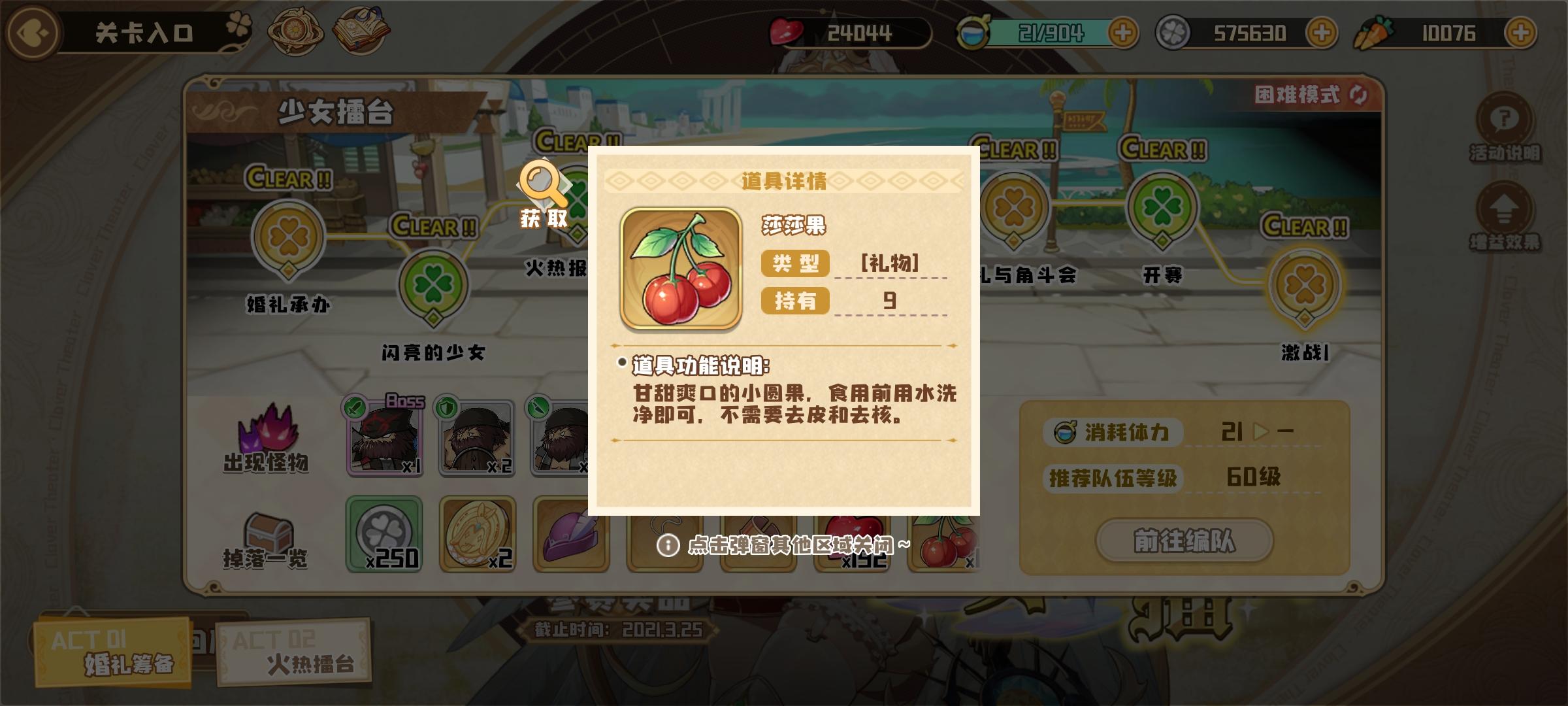The image size is (1568, 706).
Task: Close the popup via 点击弹窗其他区域关闭 hint
Action: tap(784, 544)
